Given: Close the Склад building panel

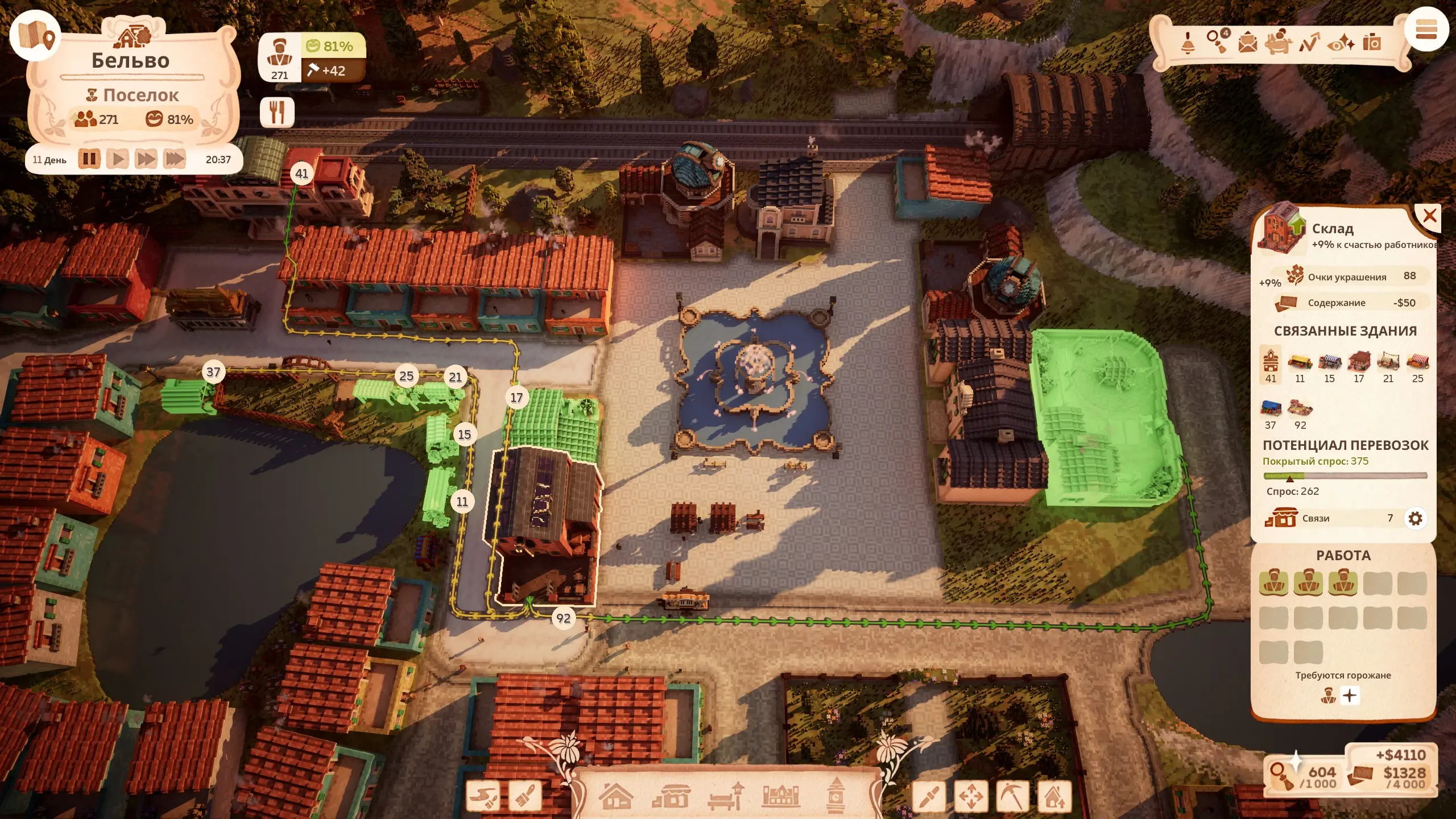Looking at the screenshot, I should point(1429,216).
